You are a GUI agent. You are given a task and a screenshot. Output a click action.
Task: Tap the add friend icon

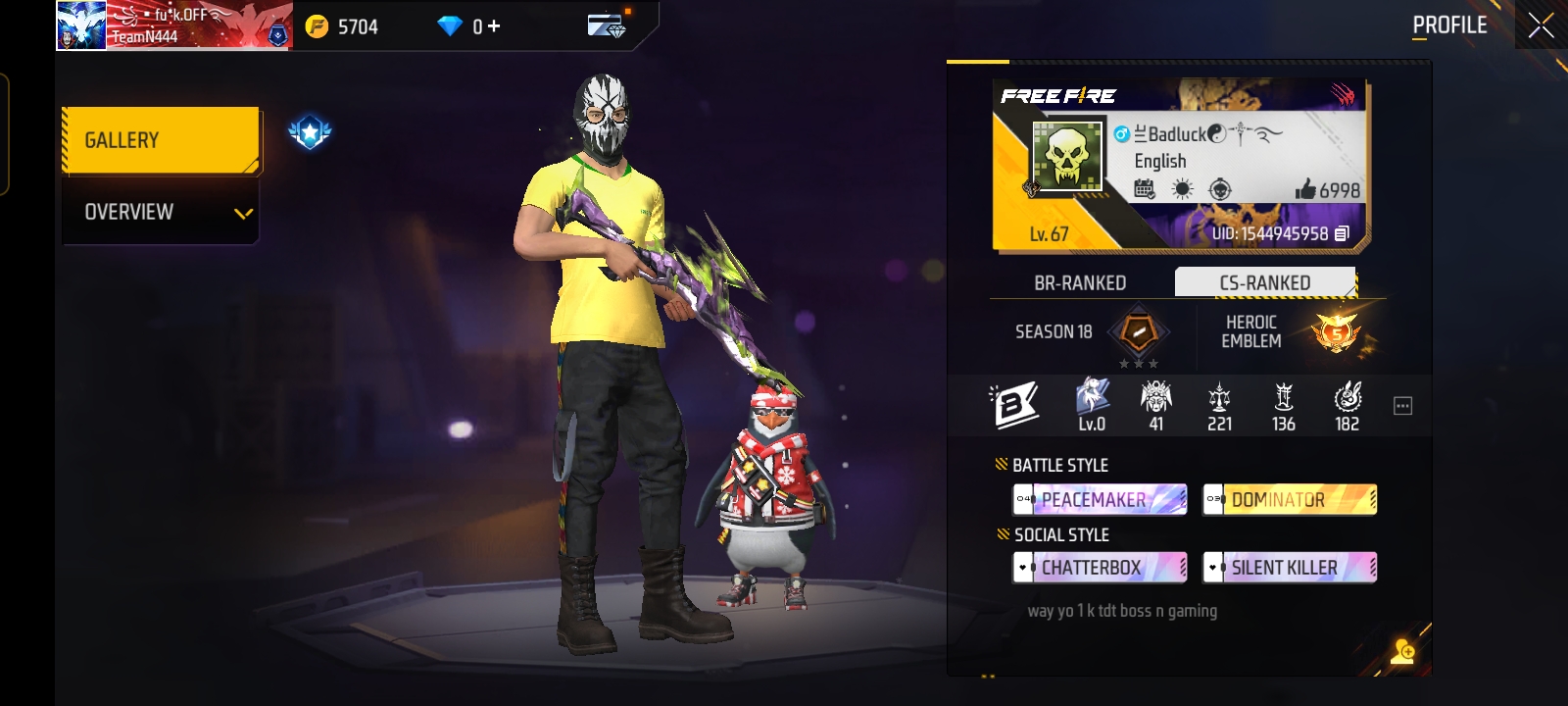click(x=1402, y=652)
